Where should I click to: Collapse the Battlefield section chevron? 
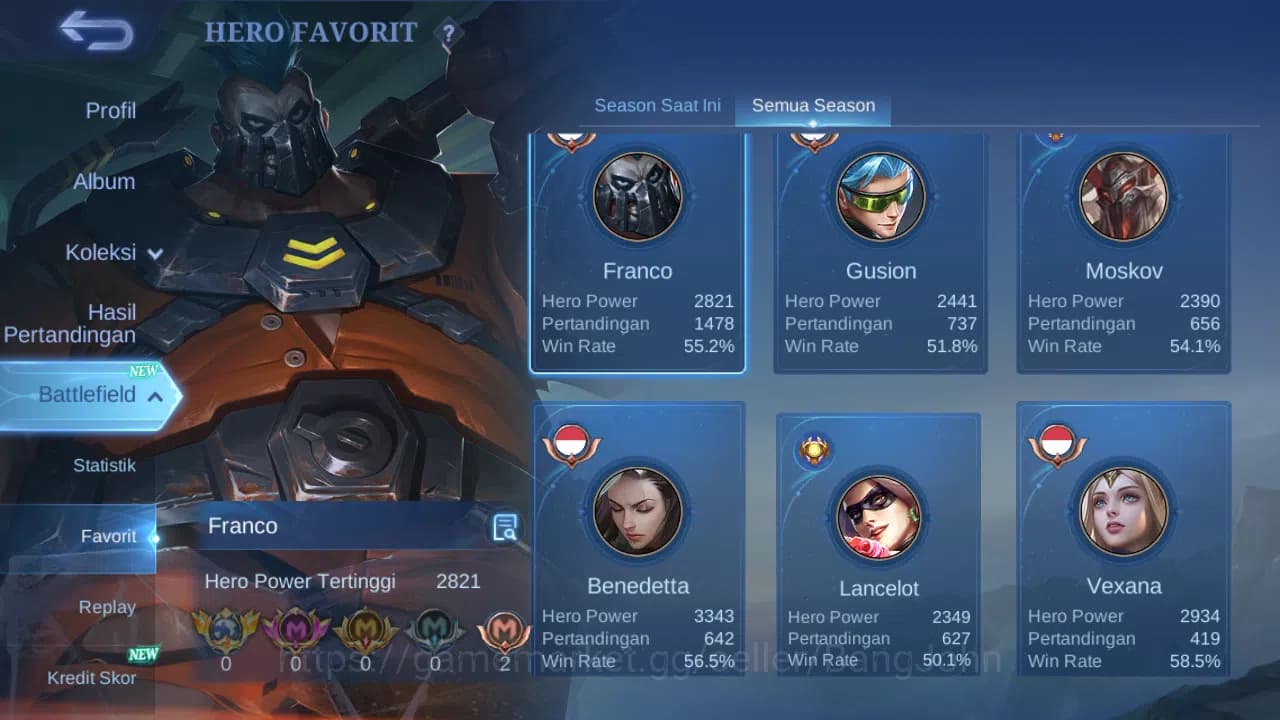(155, 396)
